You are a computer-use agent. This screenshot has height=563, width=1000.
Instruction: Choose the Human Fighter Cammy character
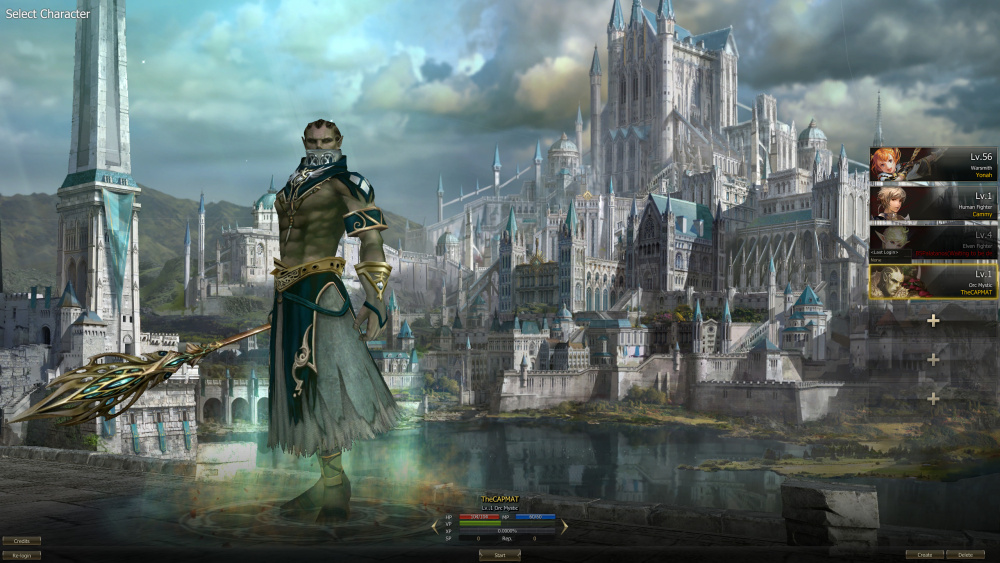click(932, 203)
